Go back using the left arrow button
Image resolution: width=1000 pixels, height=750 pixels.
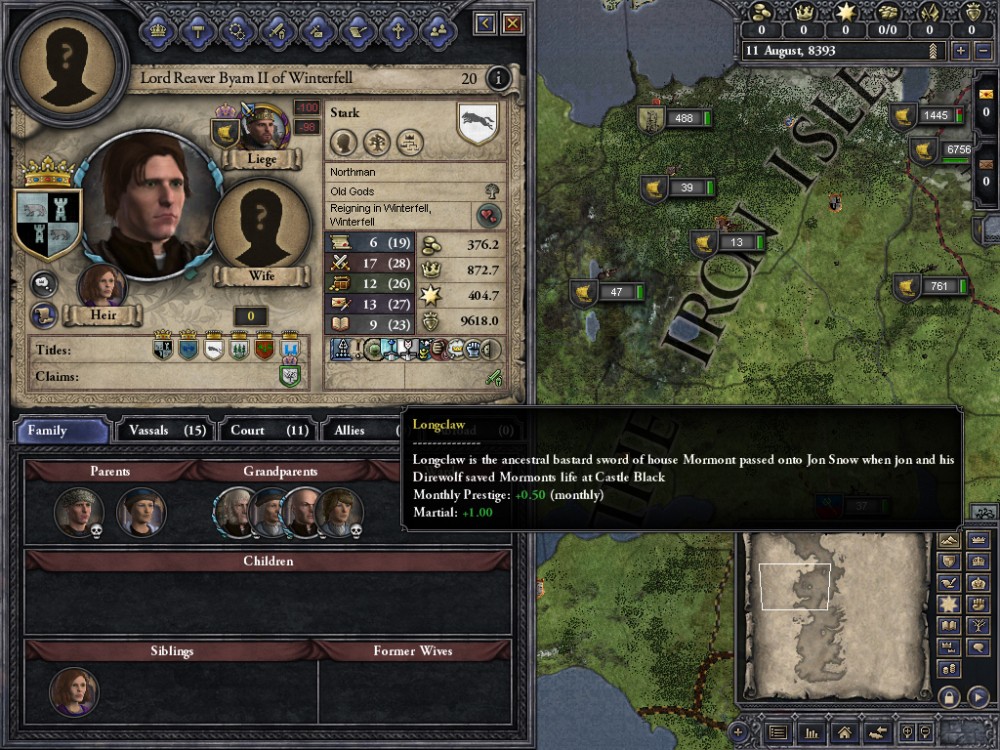(486, 23)
